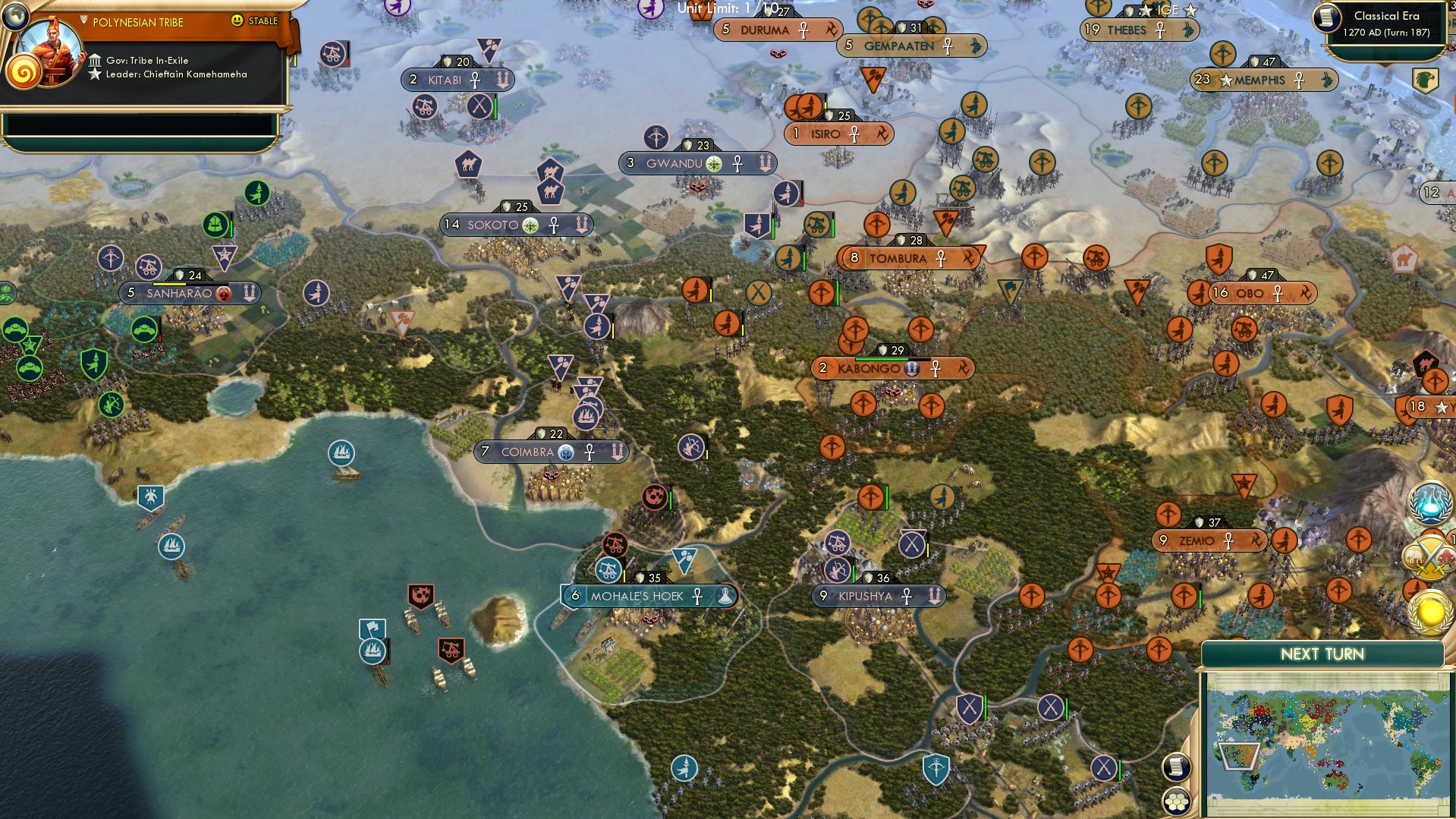Image resolution: width=1456 pixels, height=819 pixels.
Task: Click the Next Turn button
Action: point(1322,653)
